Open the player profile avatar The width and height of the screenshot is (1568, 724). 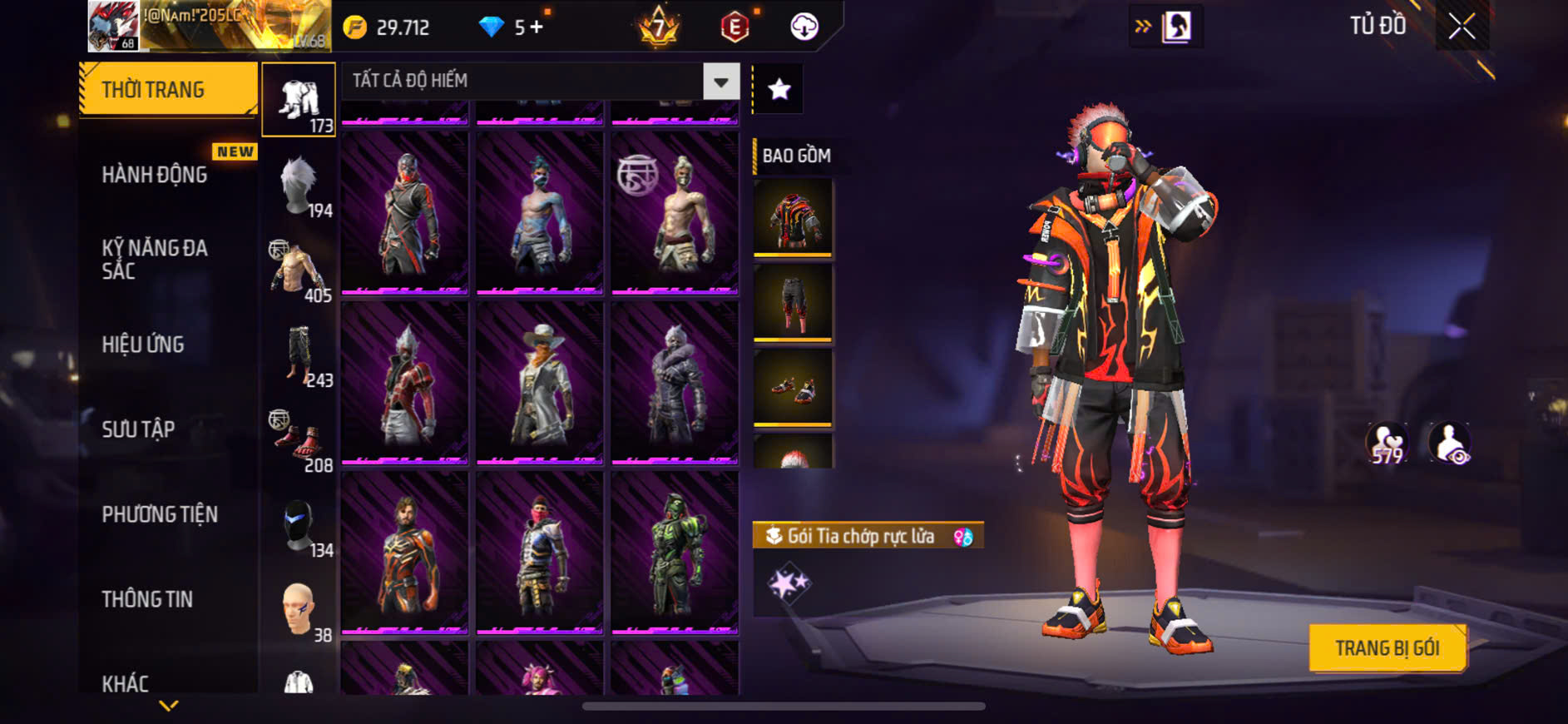(x=113, y=26)
